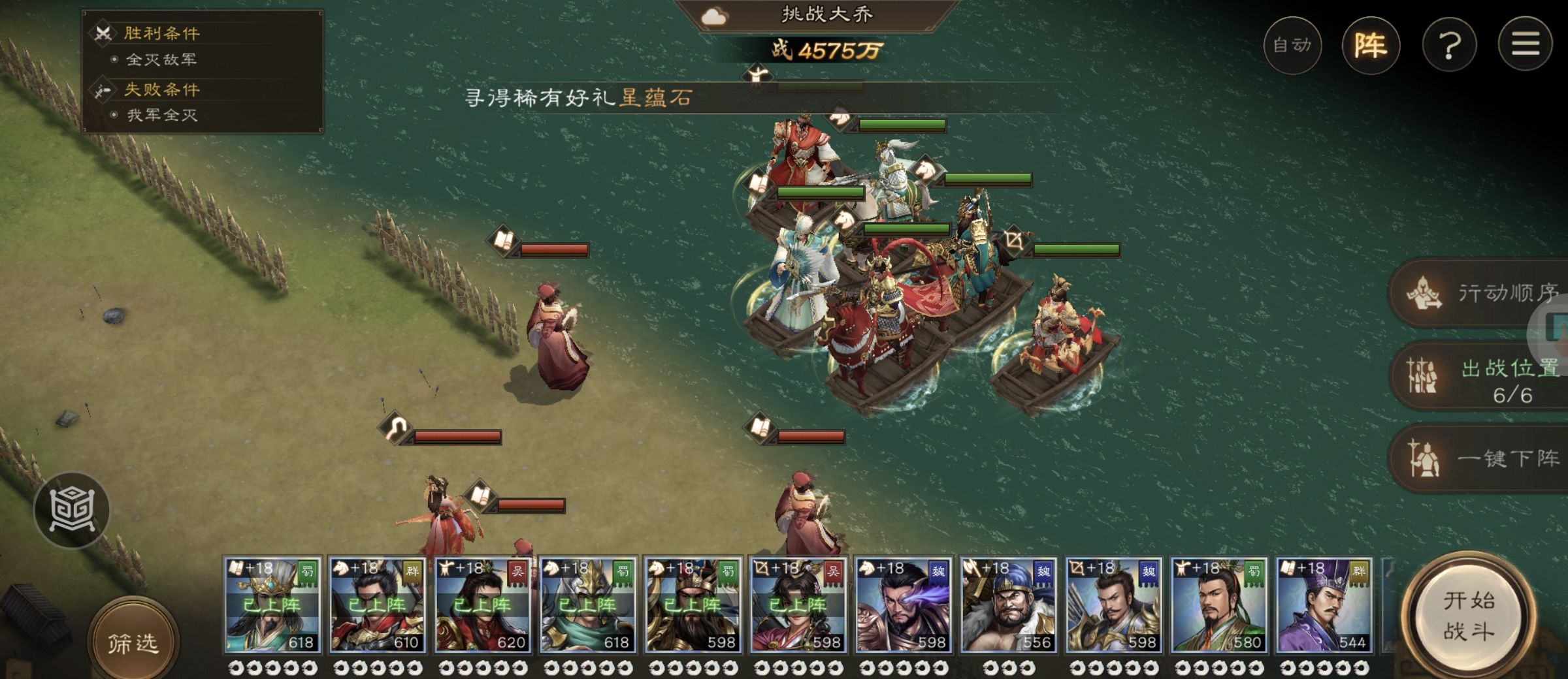
Task: Toggle the 阵 formation view
Action: point(1373,46)
